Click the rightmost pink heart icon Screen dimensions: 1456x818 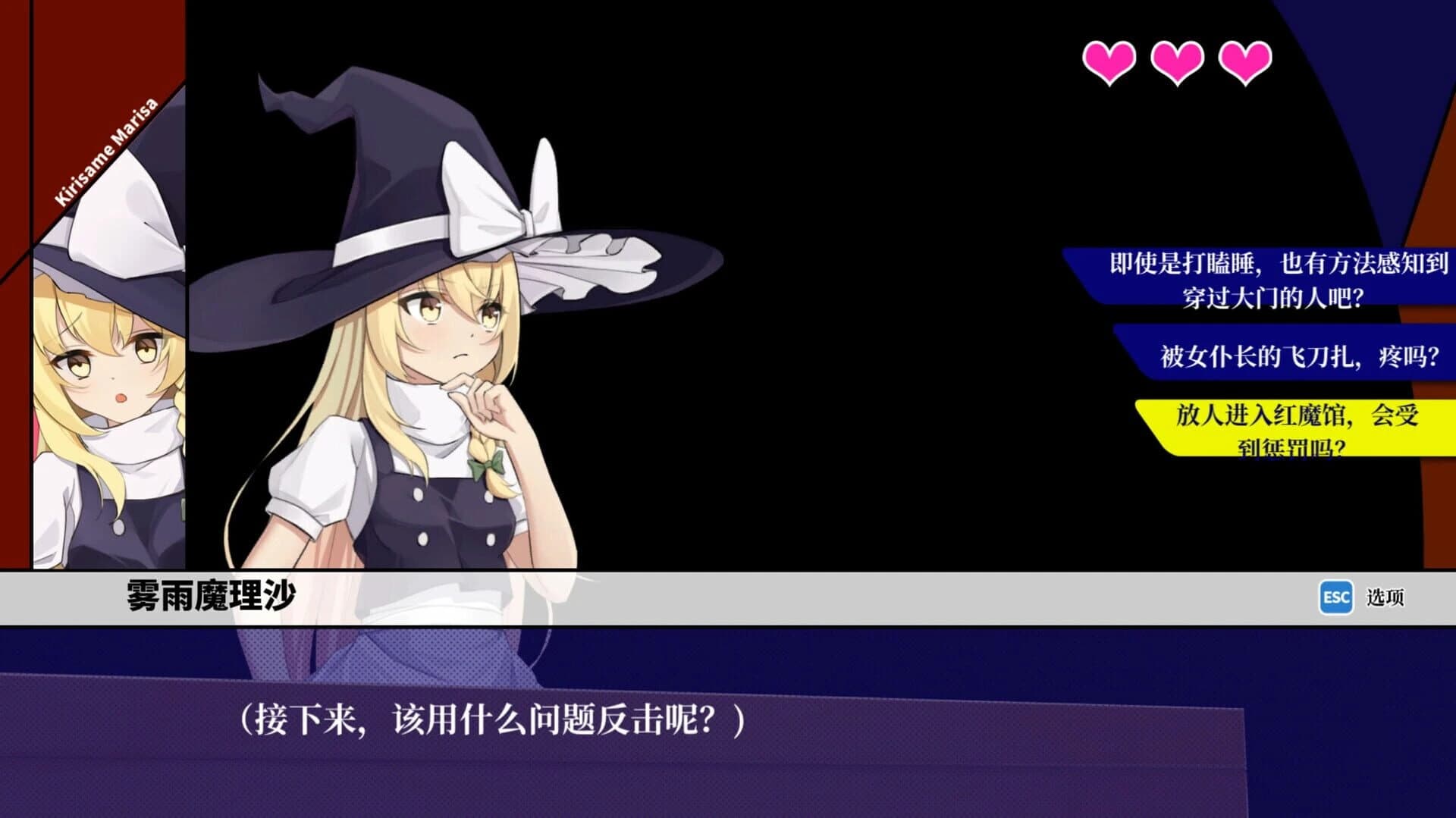click(1246, 62)
